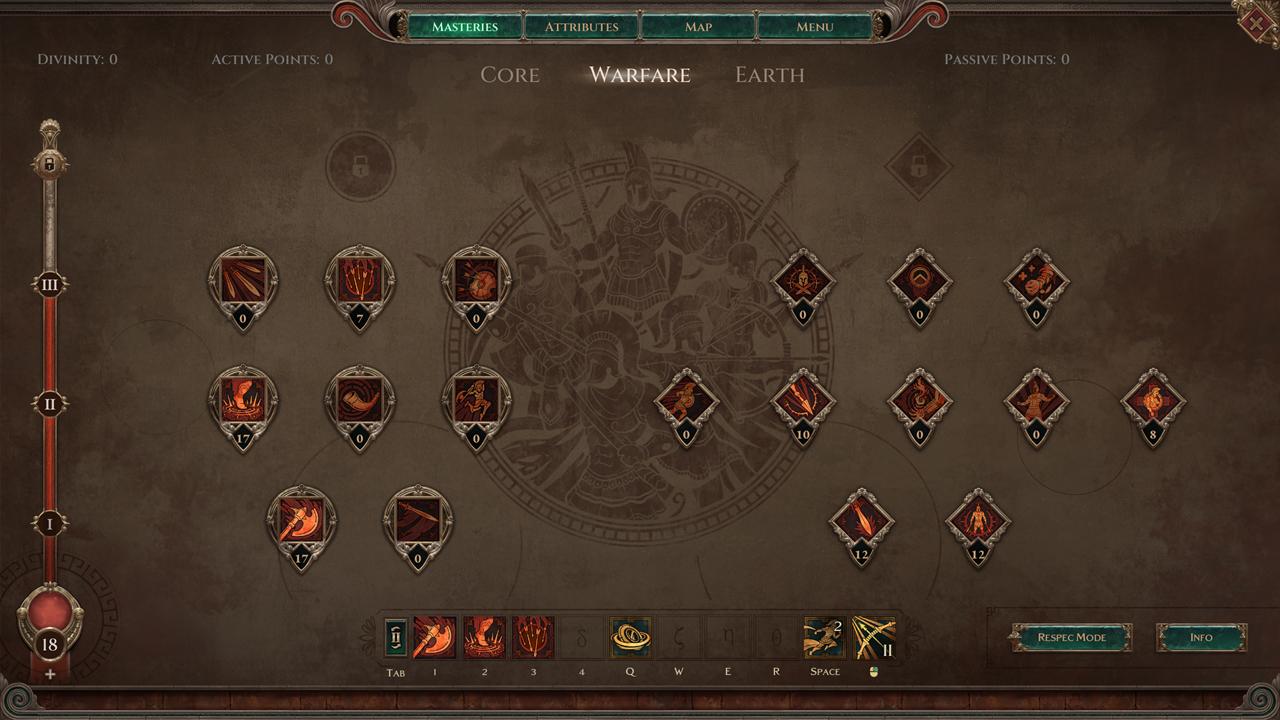
Task: Choose the passive node with 8 points
Action: coord(1153,402)
